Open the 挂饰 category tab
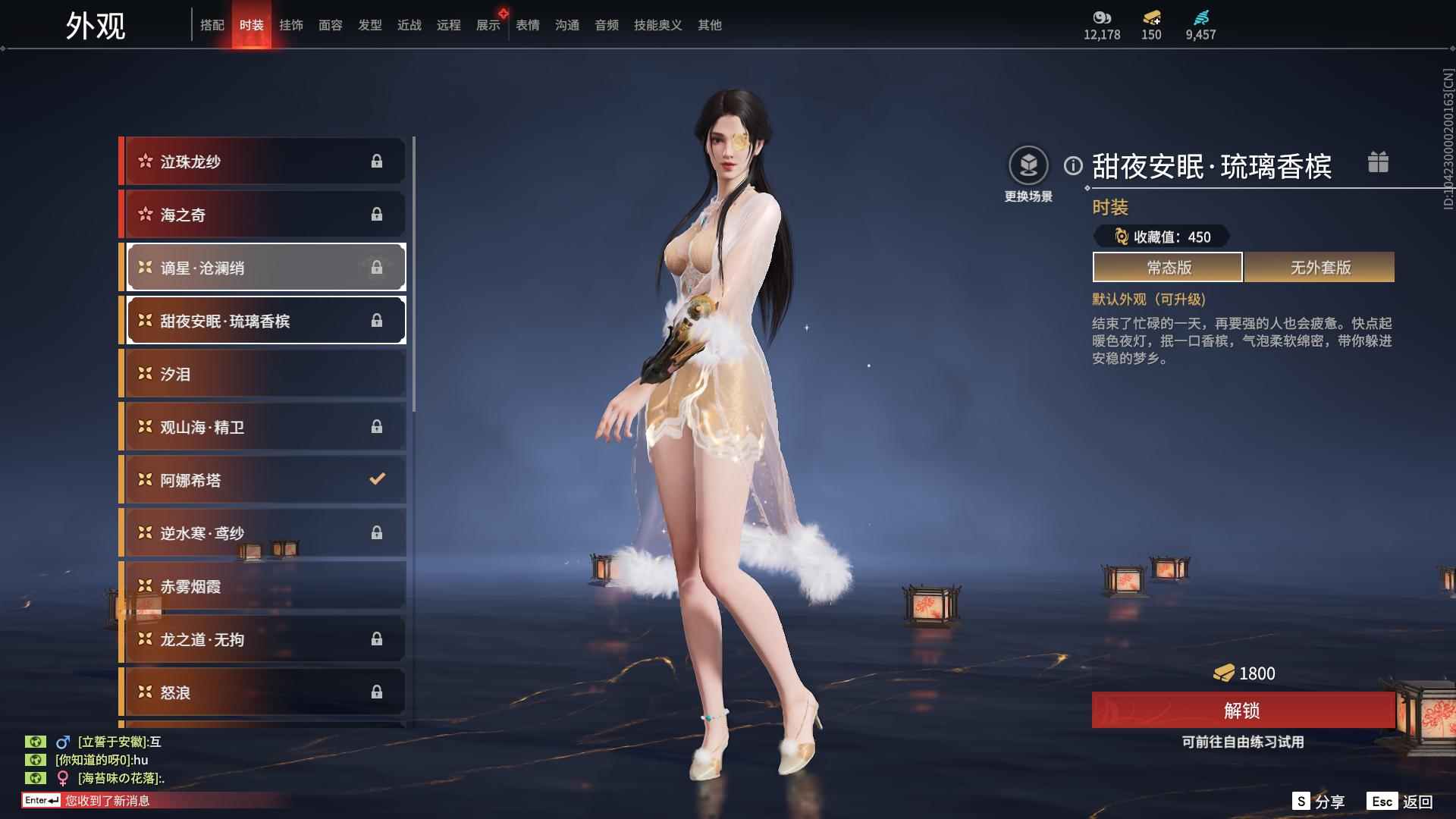Image resolution: width=1456 pixels, height=819 pixels. [292, 24]
